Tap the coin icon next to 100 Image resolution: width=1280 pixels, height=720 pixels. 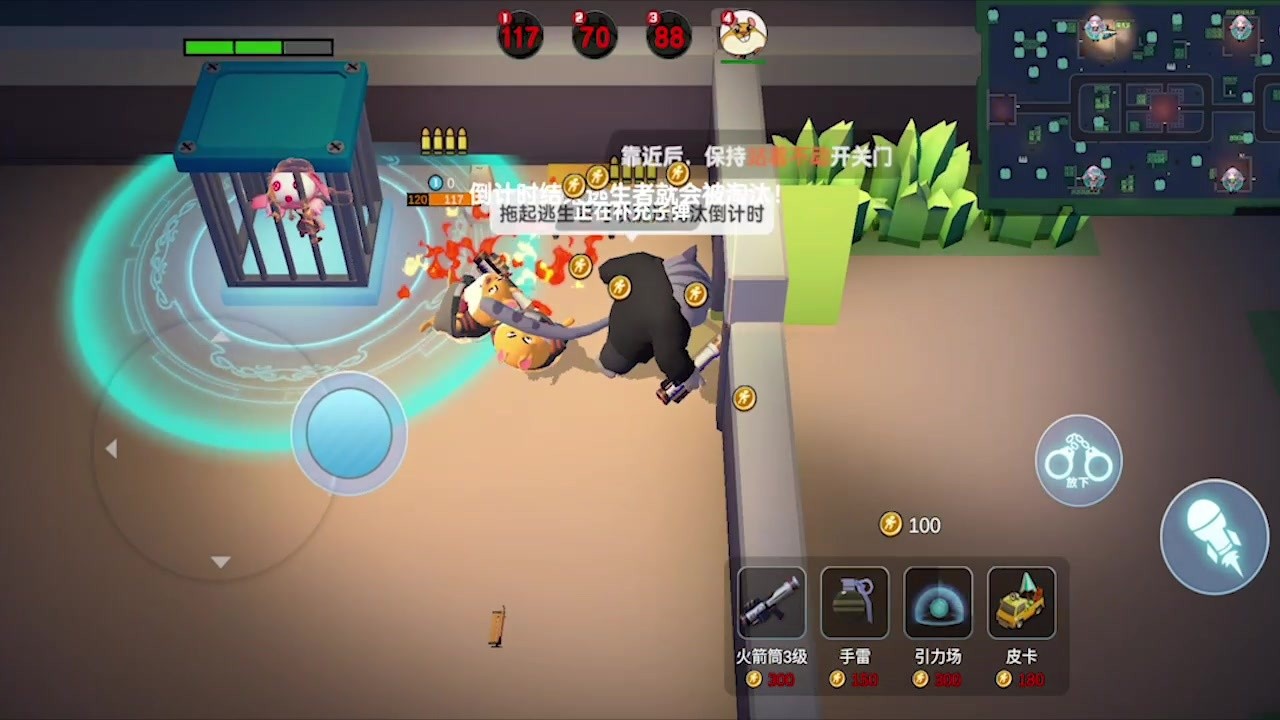pyautogui.click(x=889, y=524)
